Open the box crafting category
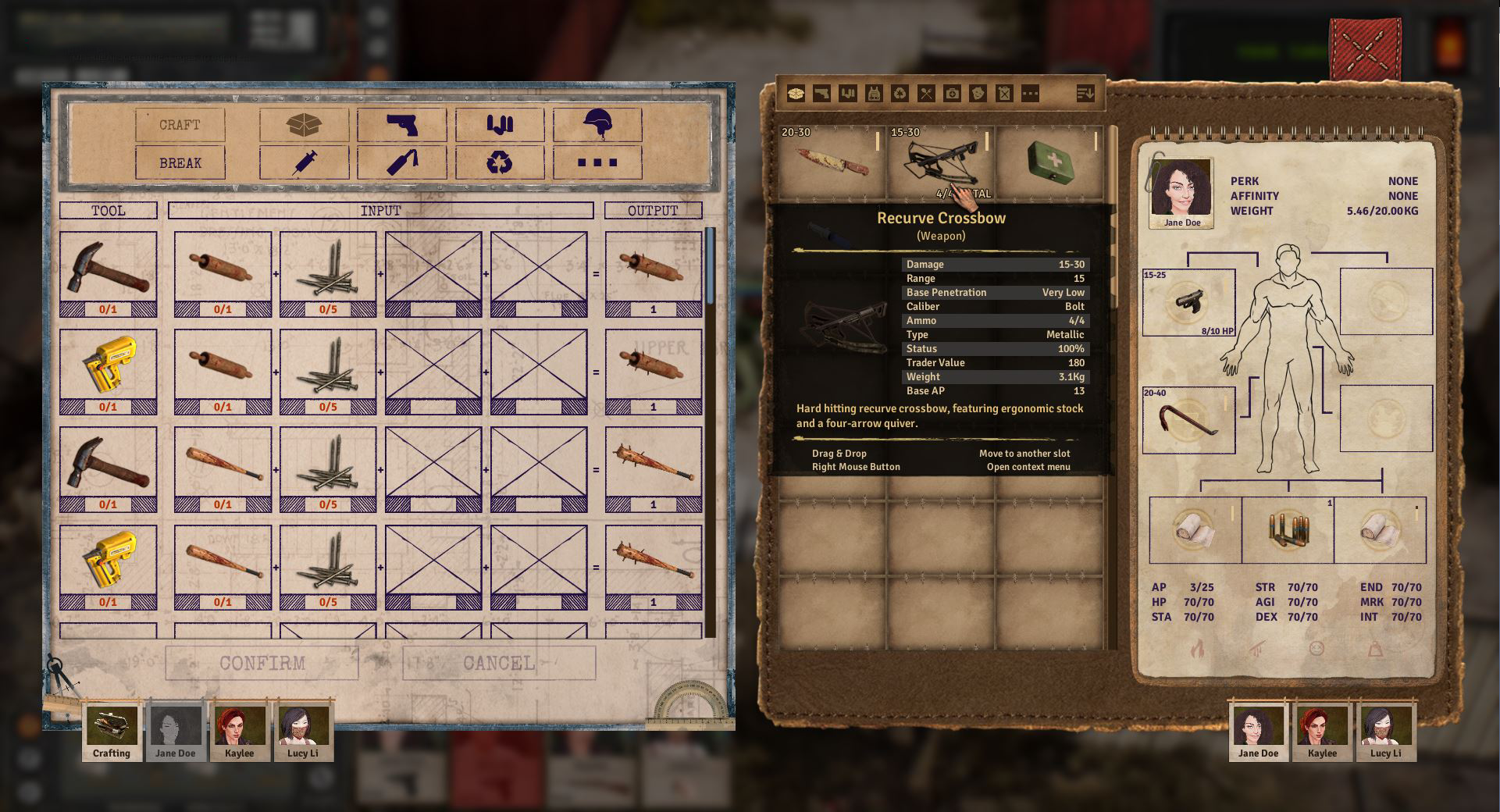 (304, 125)
